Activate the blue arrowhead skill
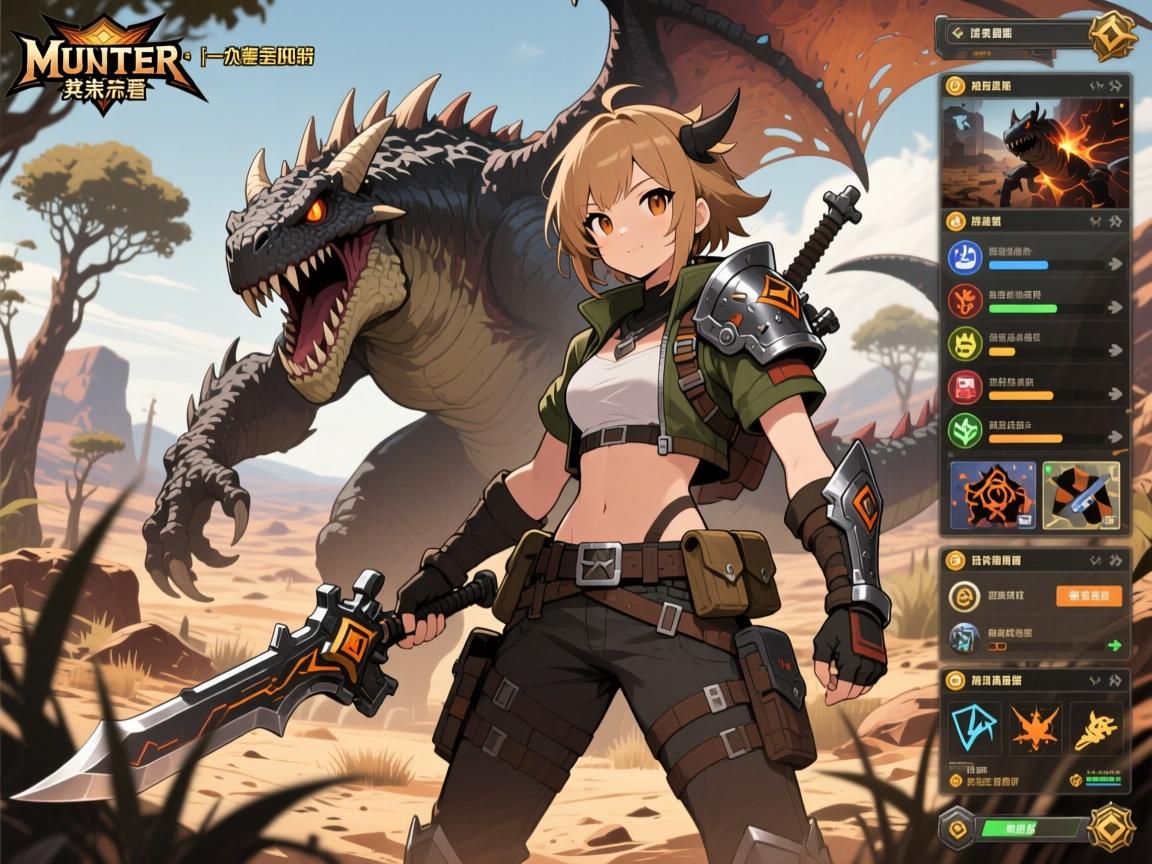This screenshot has height=864, width=1152. pyautogui.click(x=976, y=728)
